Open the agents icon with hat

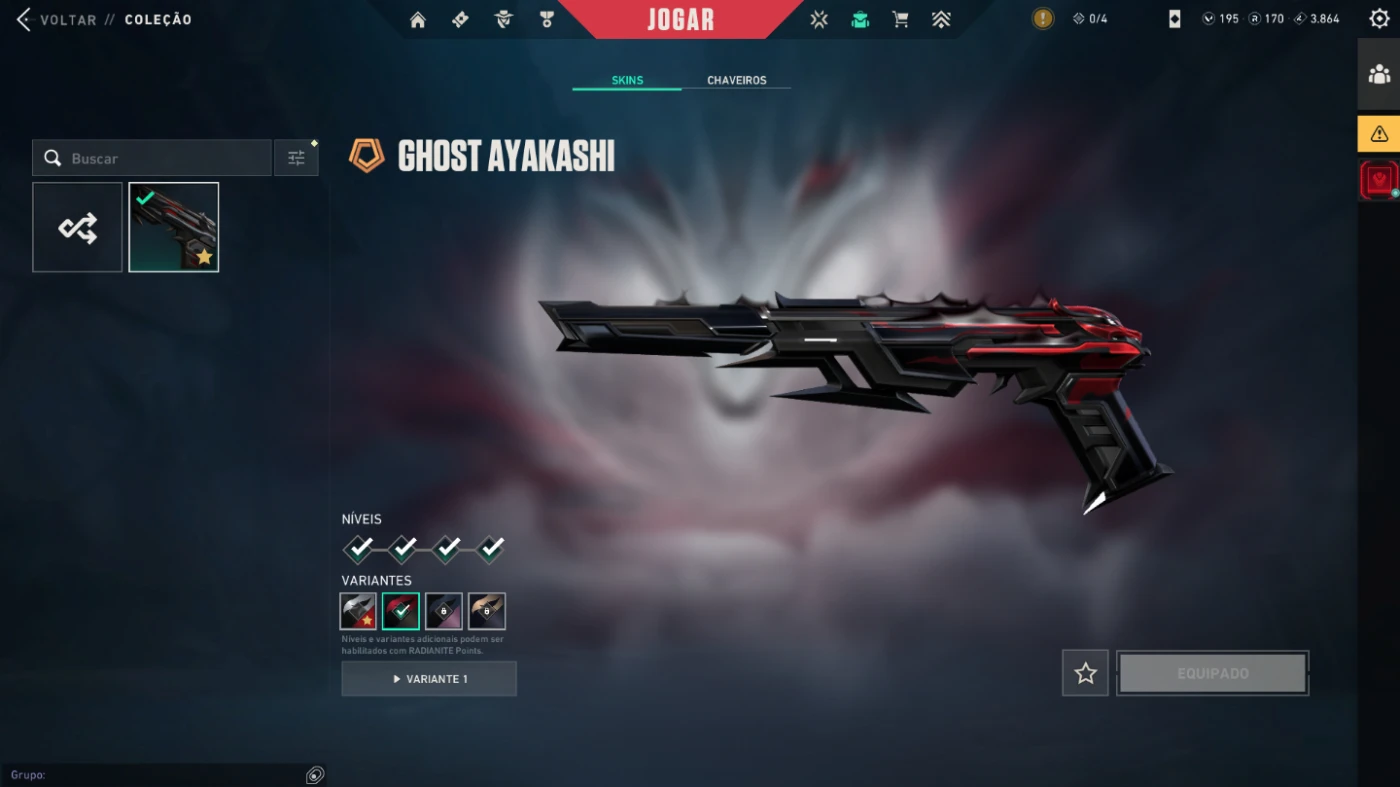coord(503,20)
